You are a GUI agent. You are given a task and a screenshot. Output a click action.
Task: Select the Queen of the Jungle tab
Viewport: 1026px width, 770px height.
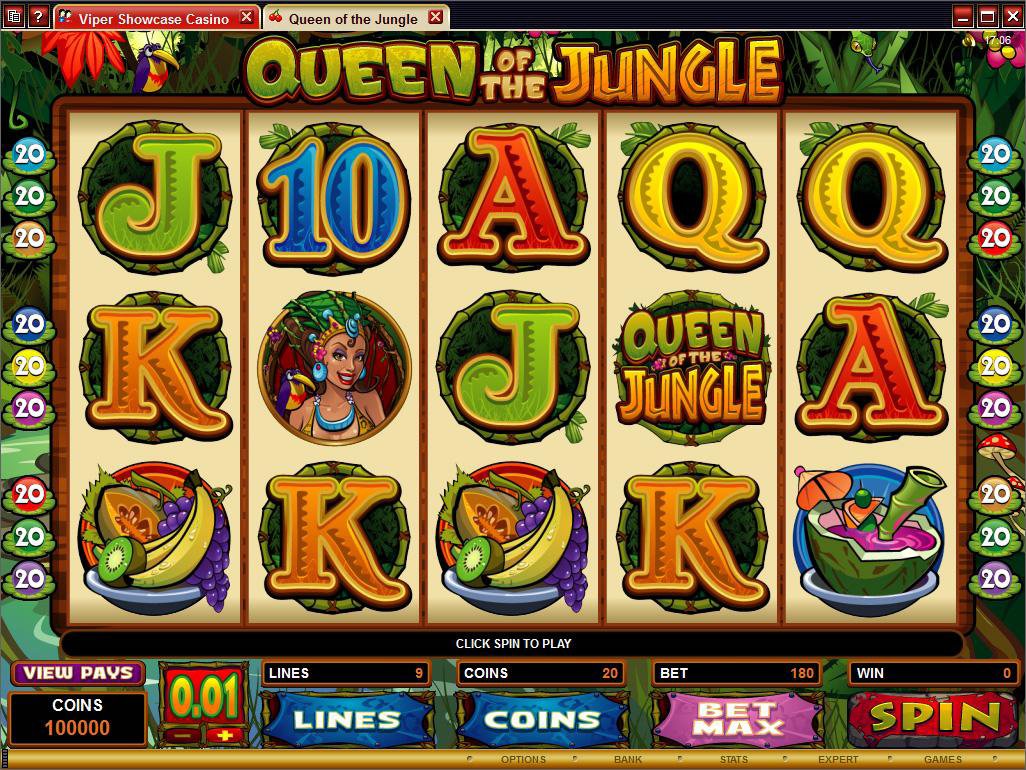coord(352,18)
